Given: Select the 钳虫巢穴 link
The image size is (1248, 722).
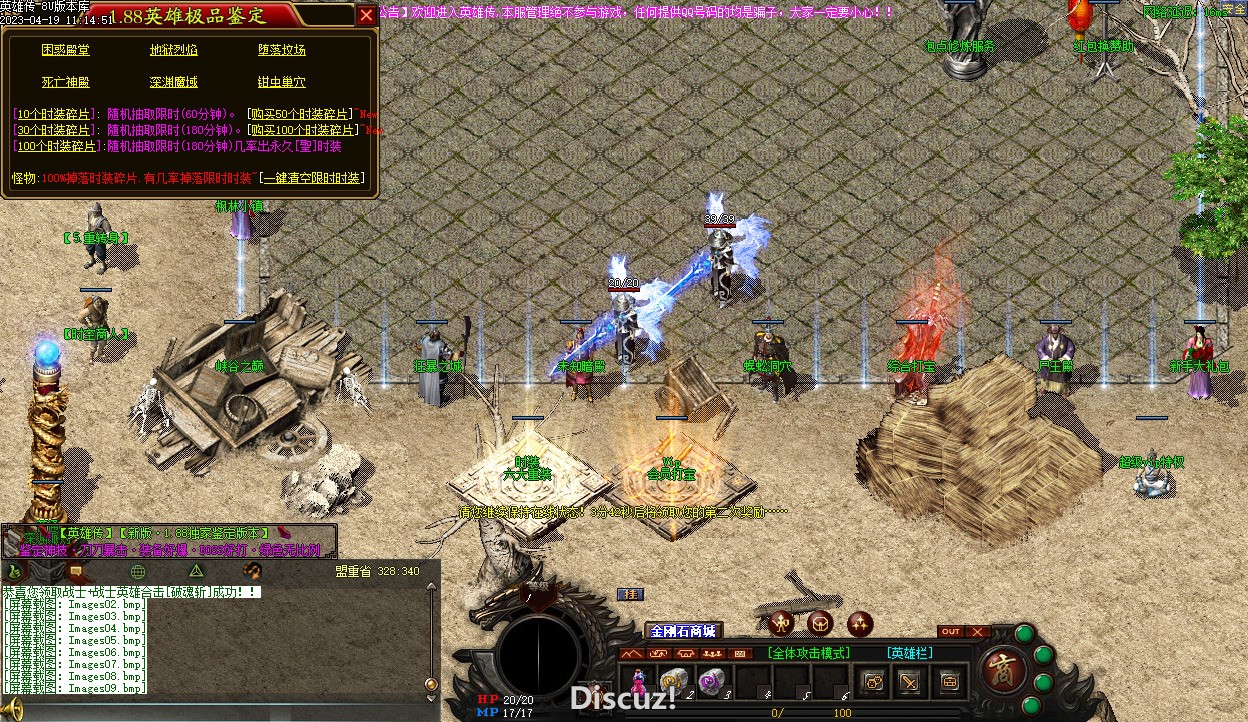Looking at the screenshot, I should [x=281, y=82].
